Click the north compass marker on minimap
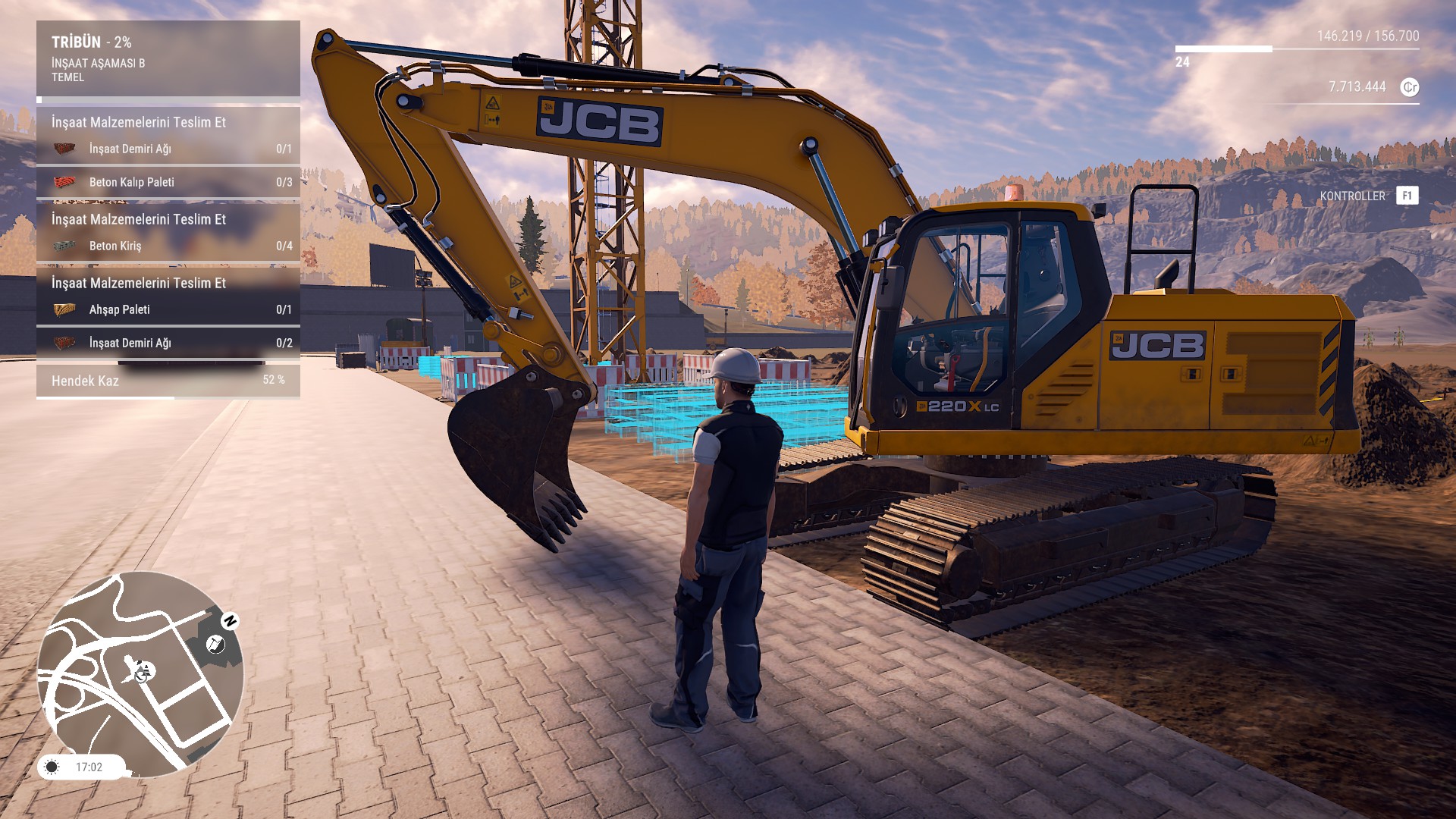 tap(230, 621)
